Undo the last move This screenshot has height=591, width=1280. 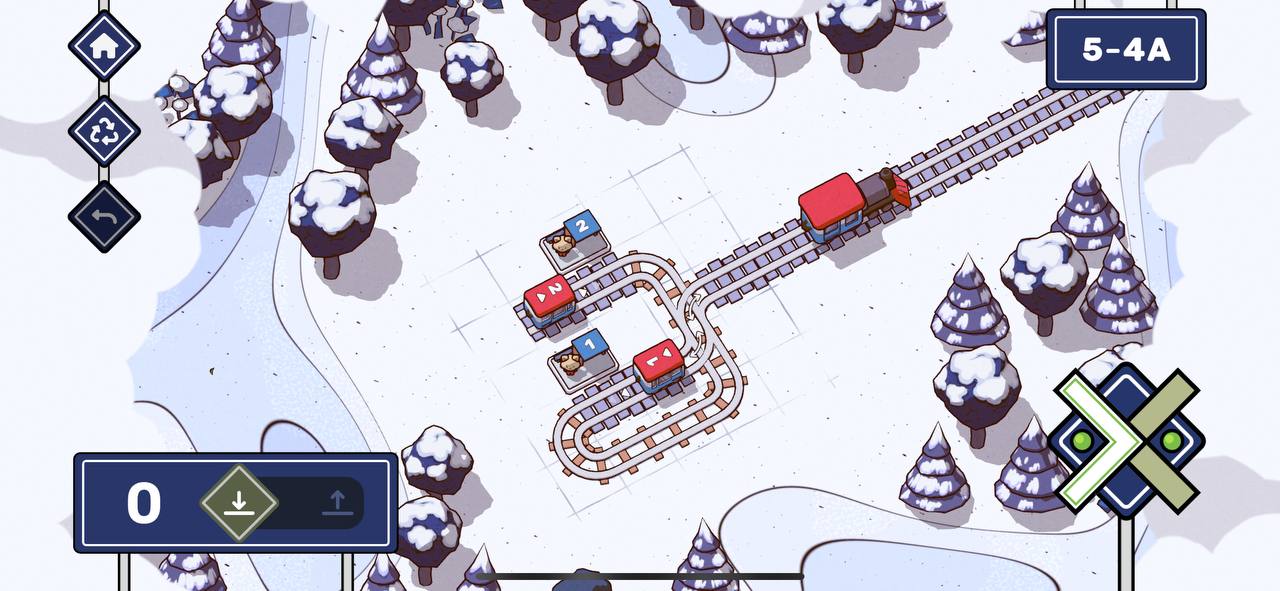tap(104, 217)
